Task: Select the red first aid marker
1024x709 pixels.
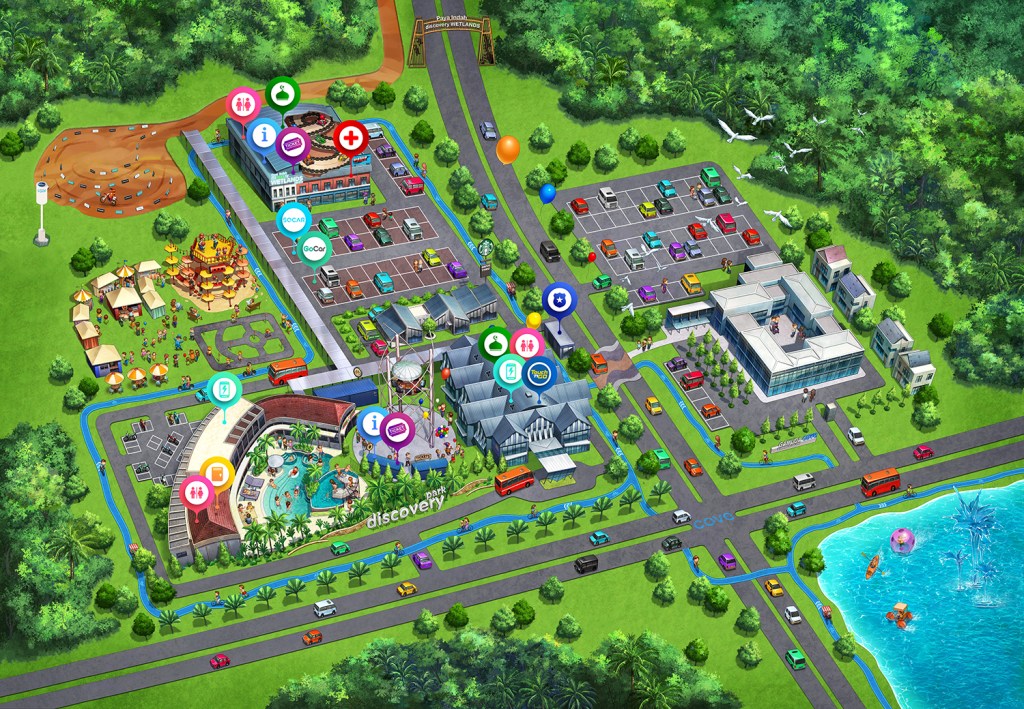Action: tap(351, 137)
